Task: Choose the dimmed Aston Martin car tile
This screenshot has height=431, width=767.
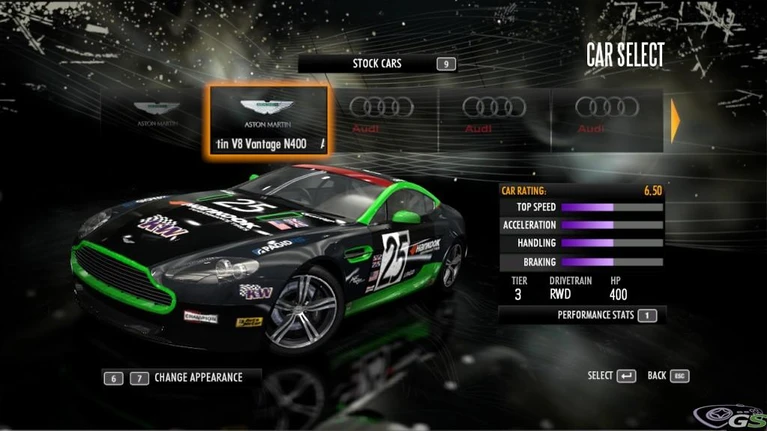Action: click(154, 115)
